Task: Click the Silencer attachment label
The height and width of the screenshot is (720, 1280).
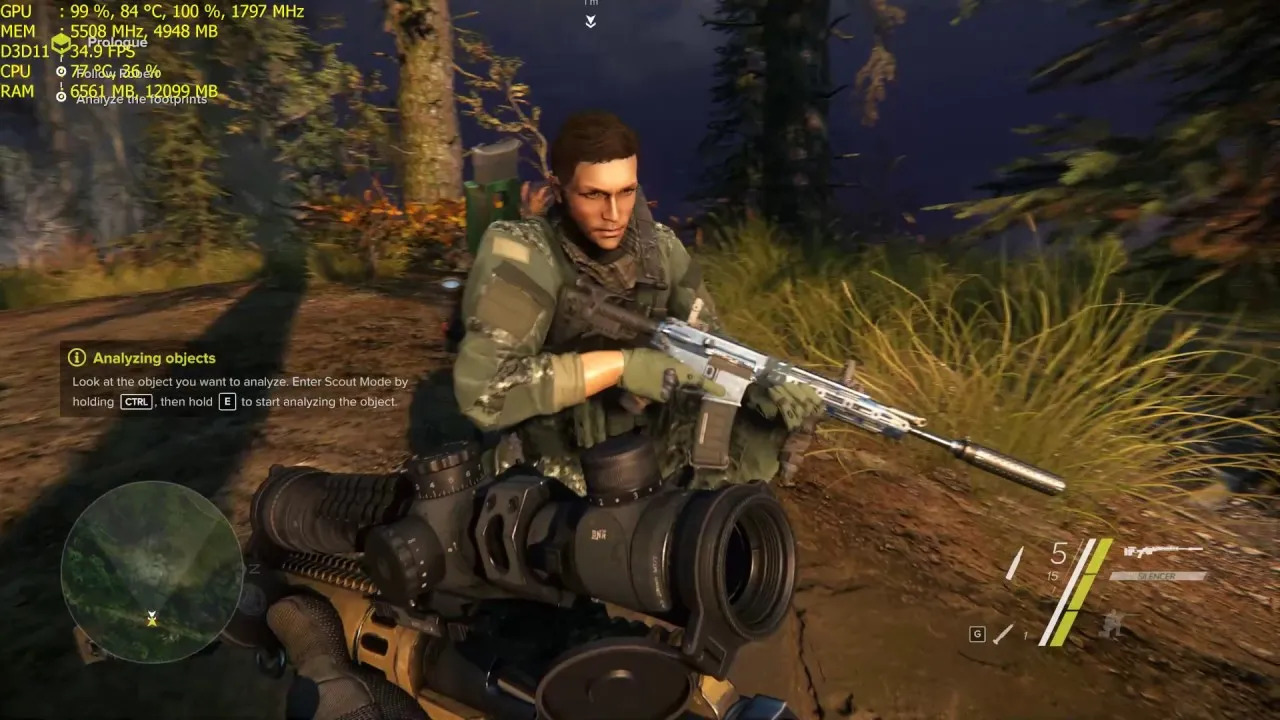Action: tap(1158, 576)
